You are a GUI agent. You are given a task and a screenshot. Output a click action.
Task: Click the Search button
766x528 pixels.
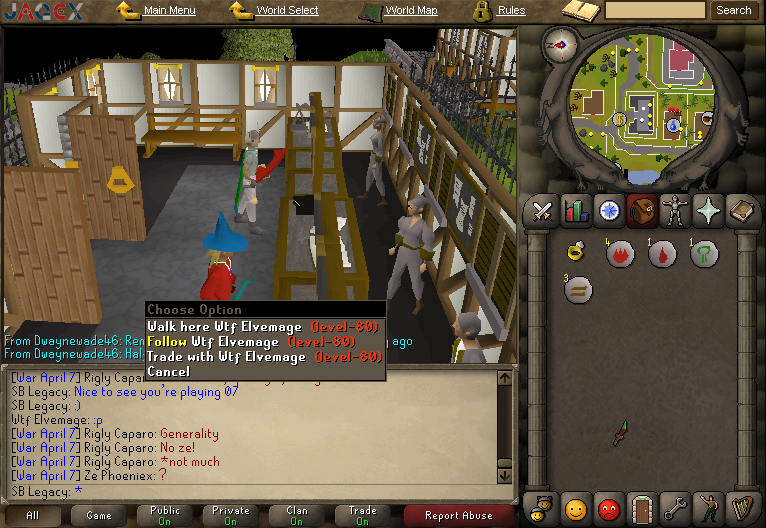pyautogui.click(x=733, y=11)
